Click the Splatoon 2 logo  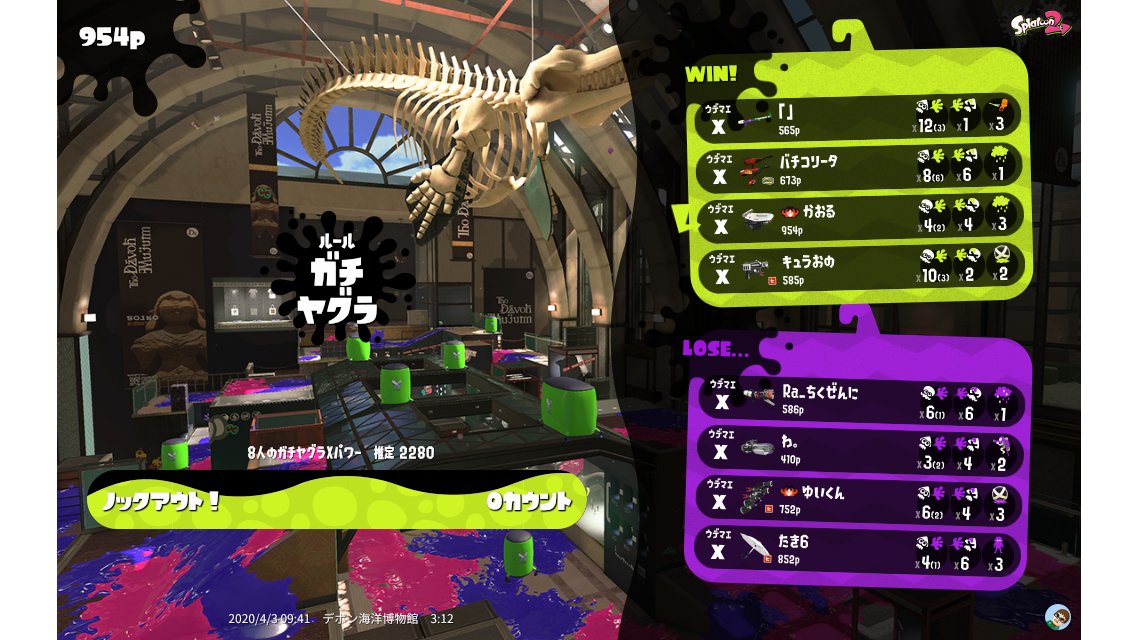pyautogui.click(x=1040, y=24)
